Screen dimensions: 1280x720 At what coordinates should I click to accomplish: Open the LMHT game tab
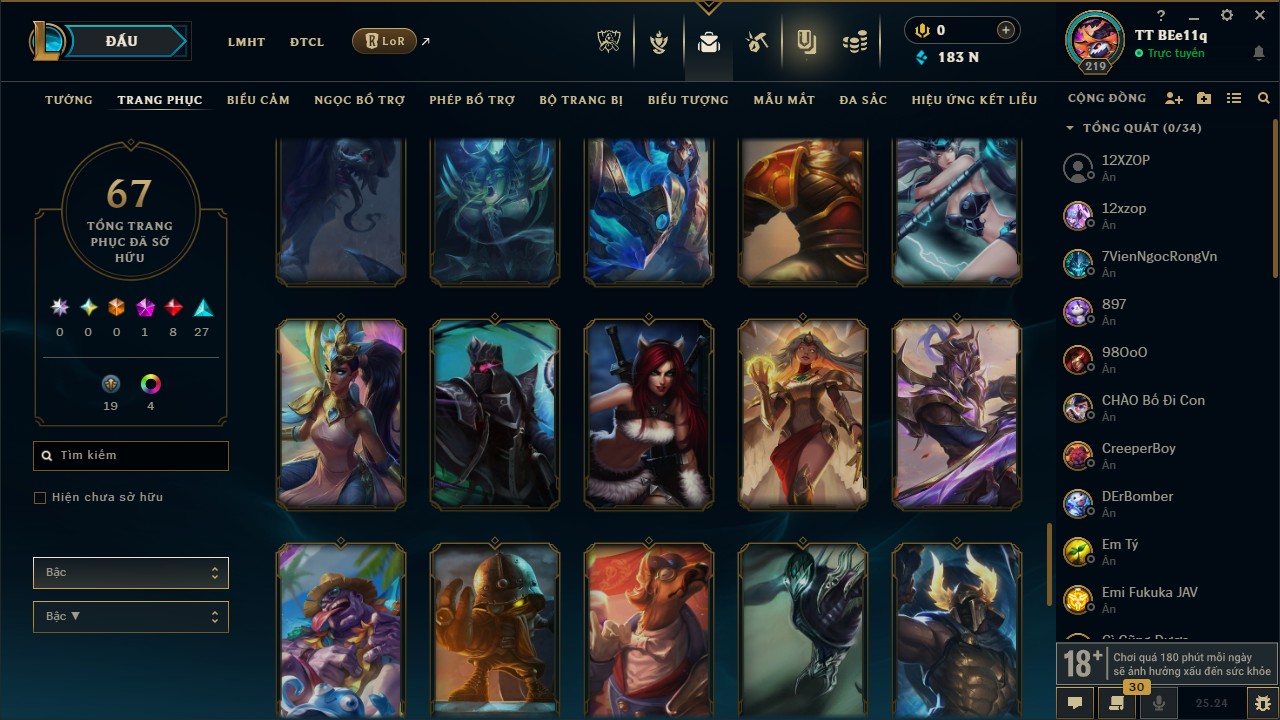246,42
